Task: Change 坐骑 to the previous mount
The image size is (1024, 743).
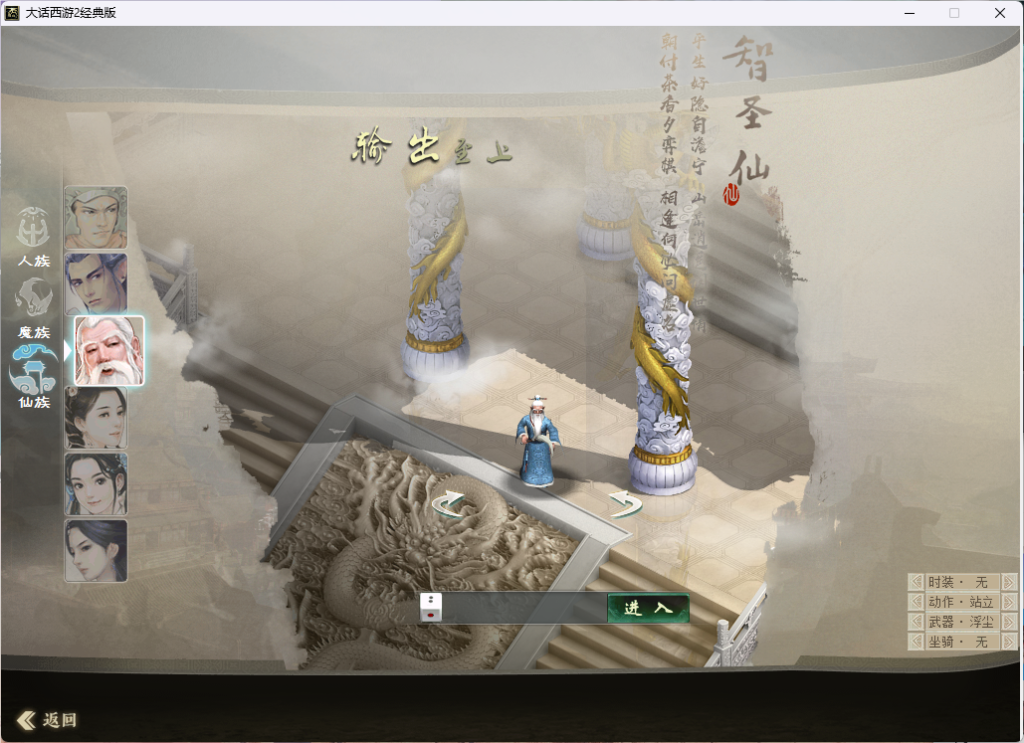Action: (x=916, y=642)
